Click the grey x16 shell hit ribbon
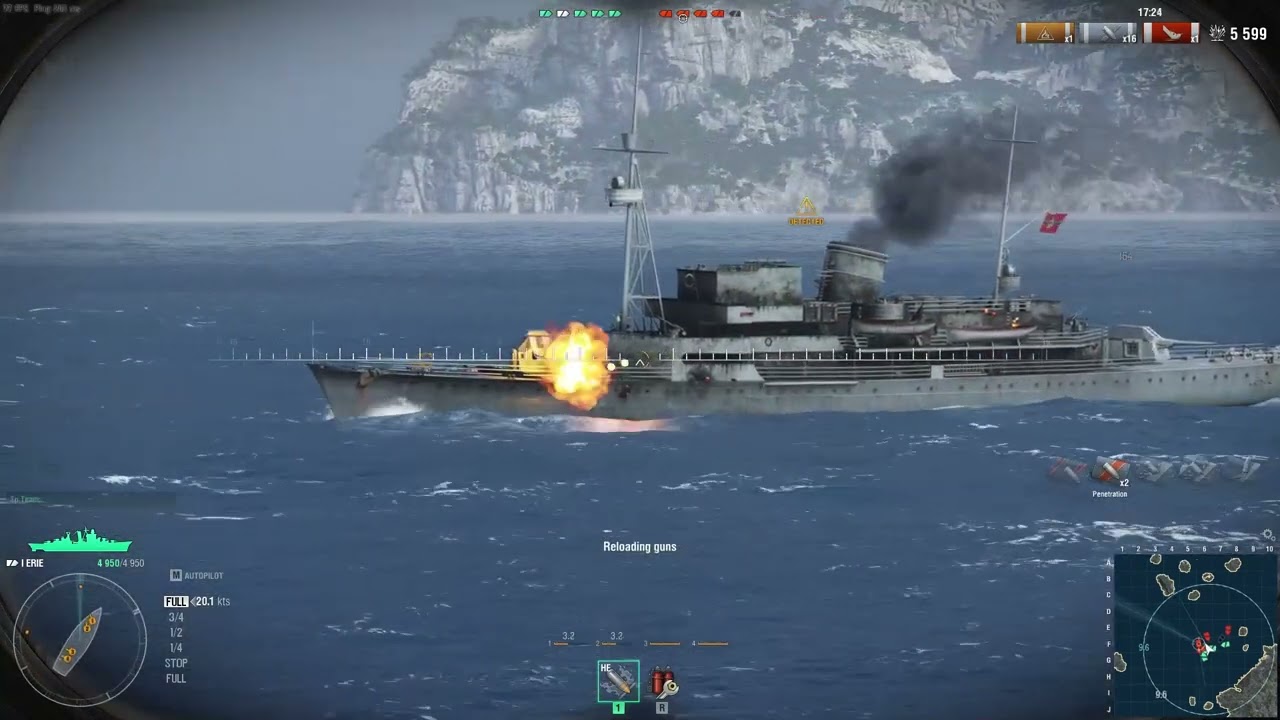 pos(1107,33)
